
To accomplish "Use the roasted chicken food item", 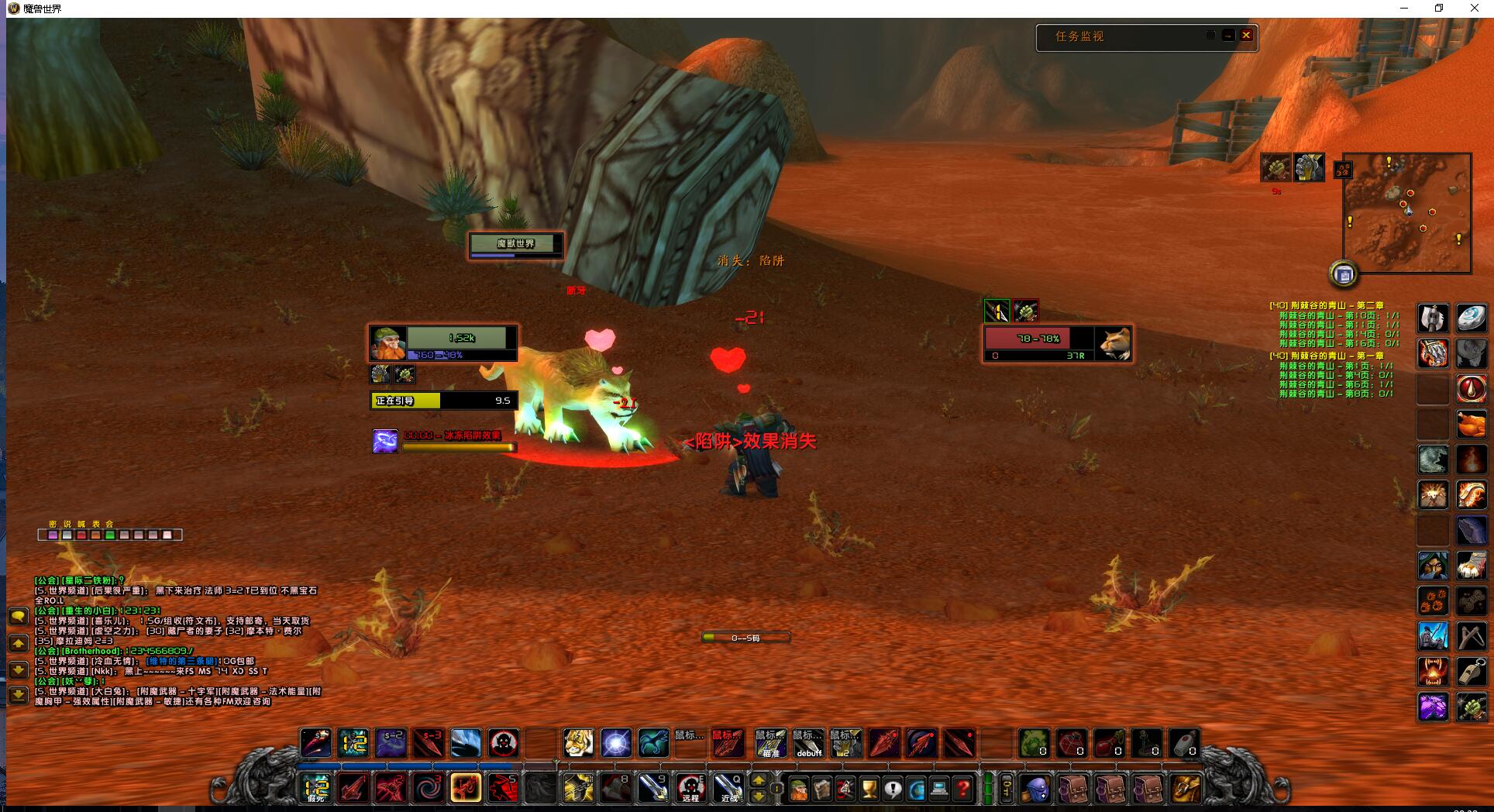I will pyautogui.click(x=1471, y=425).
